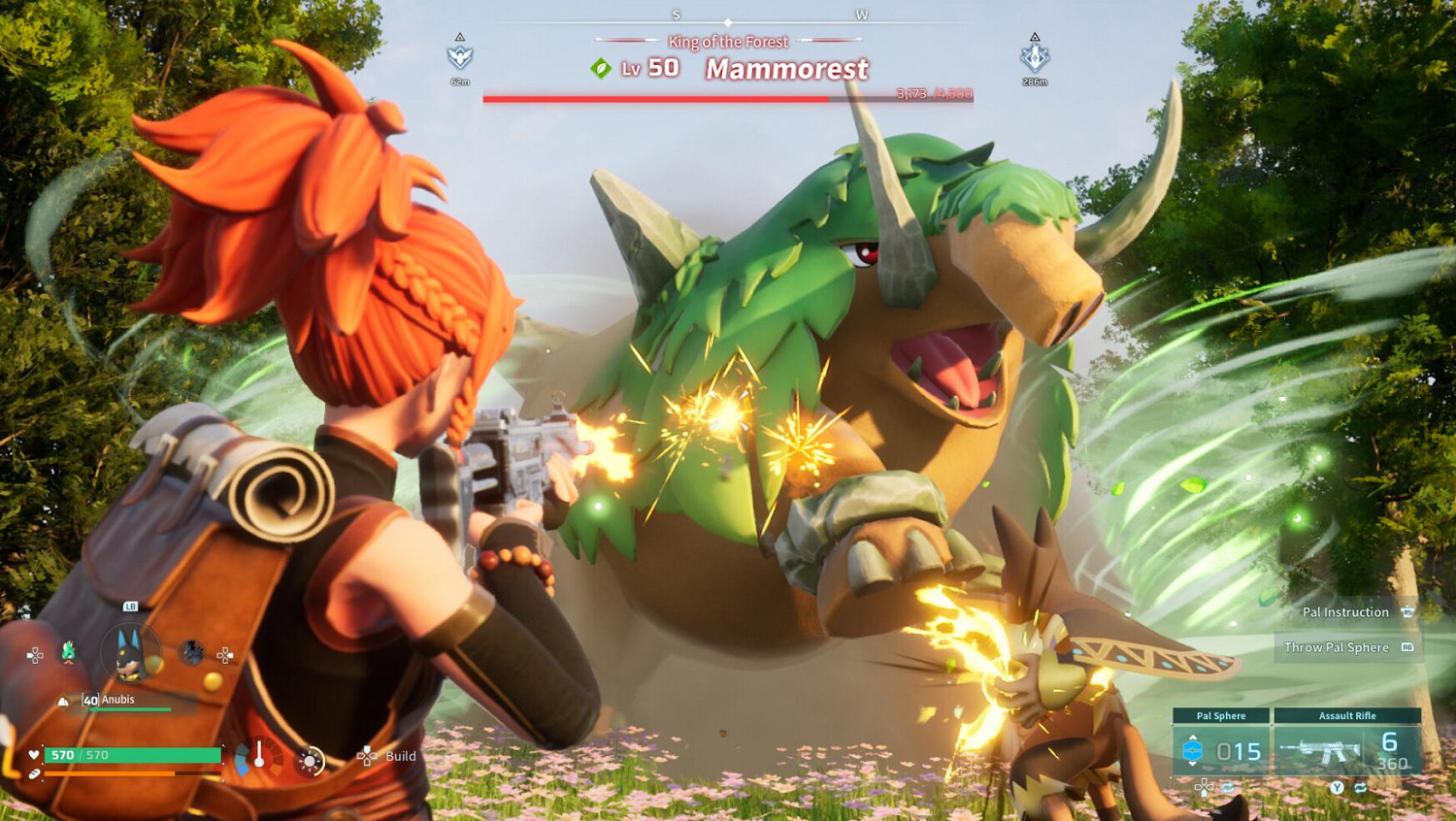Click the sun weather indicator icon

310,761
